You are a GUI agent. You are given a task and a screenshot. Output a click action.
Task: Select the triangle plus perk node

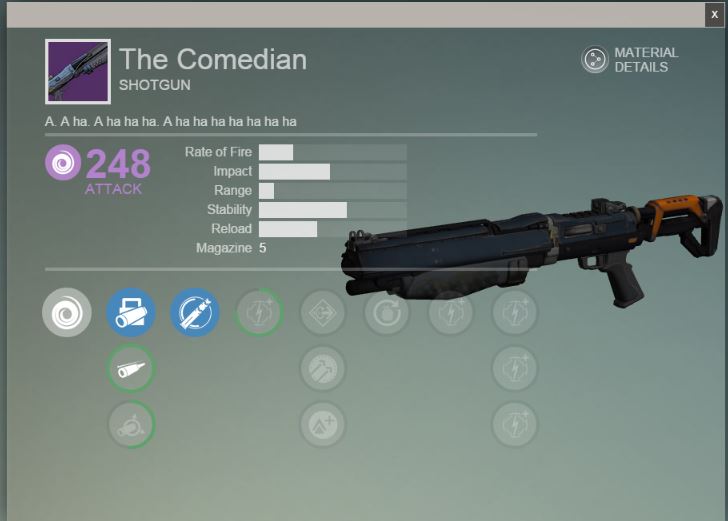coord(323,425)
